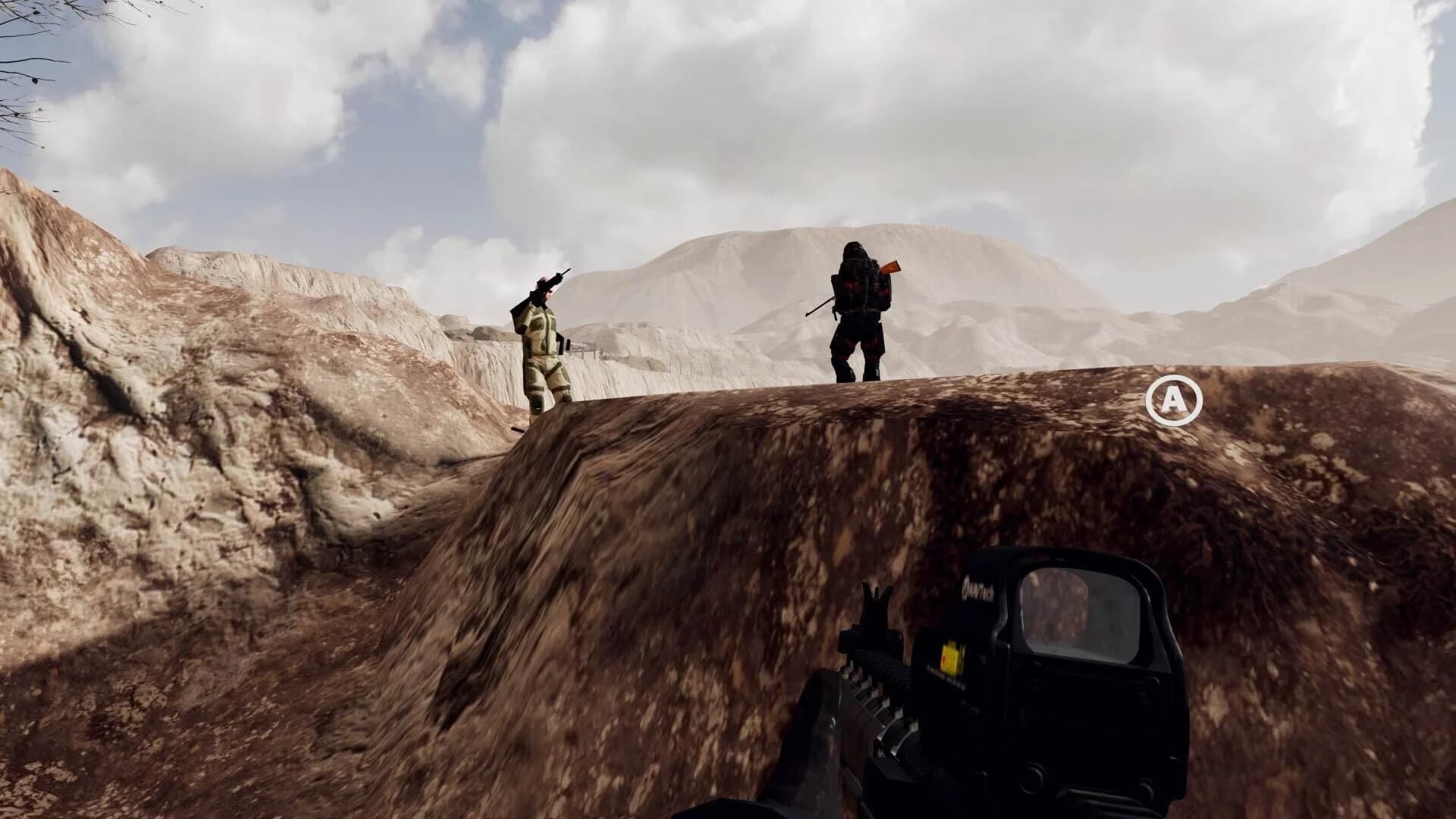The image size is (1456, 819).
Task: Click the orange-stocked rifle on the right player's back
Action: coord(890,267)
